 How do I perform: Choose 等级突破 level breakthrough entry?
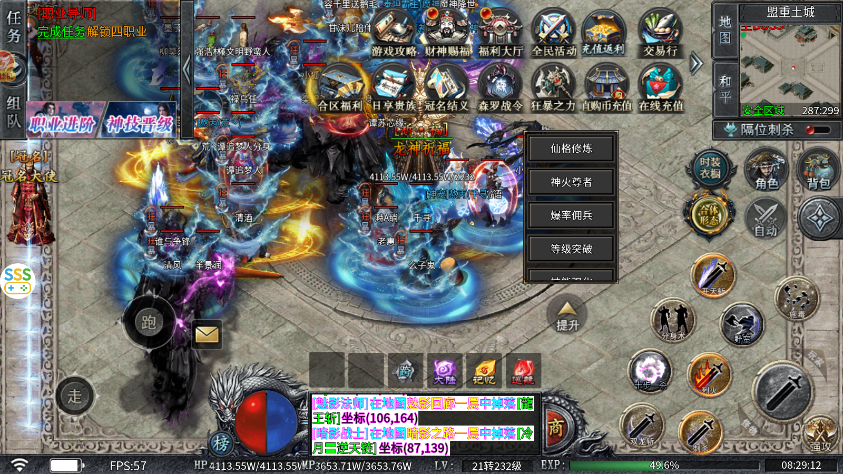[571, 248]
